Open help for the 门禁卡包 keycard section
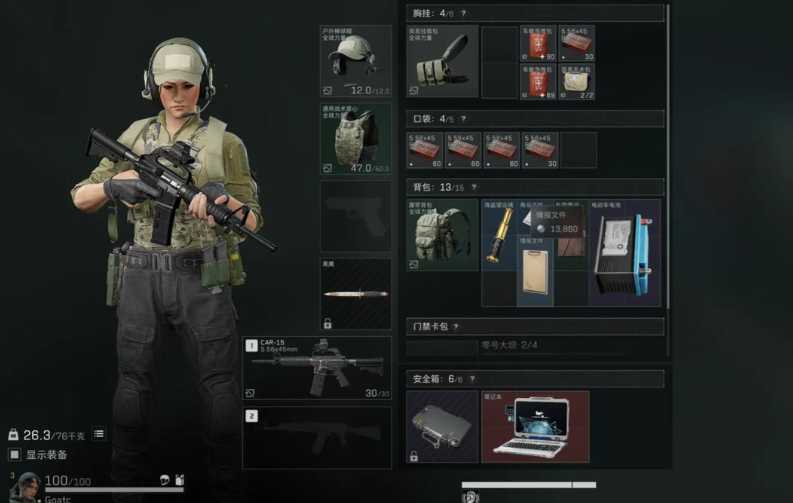793x503 pixels. point(456,326)
